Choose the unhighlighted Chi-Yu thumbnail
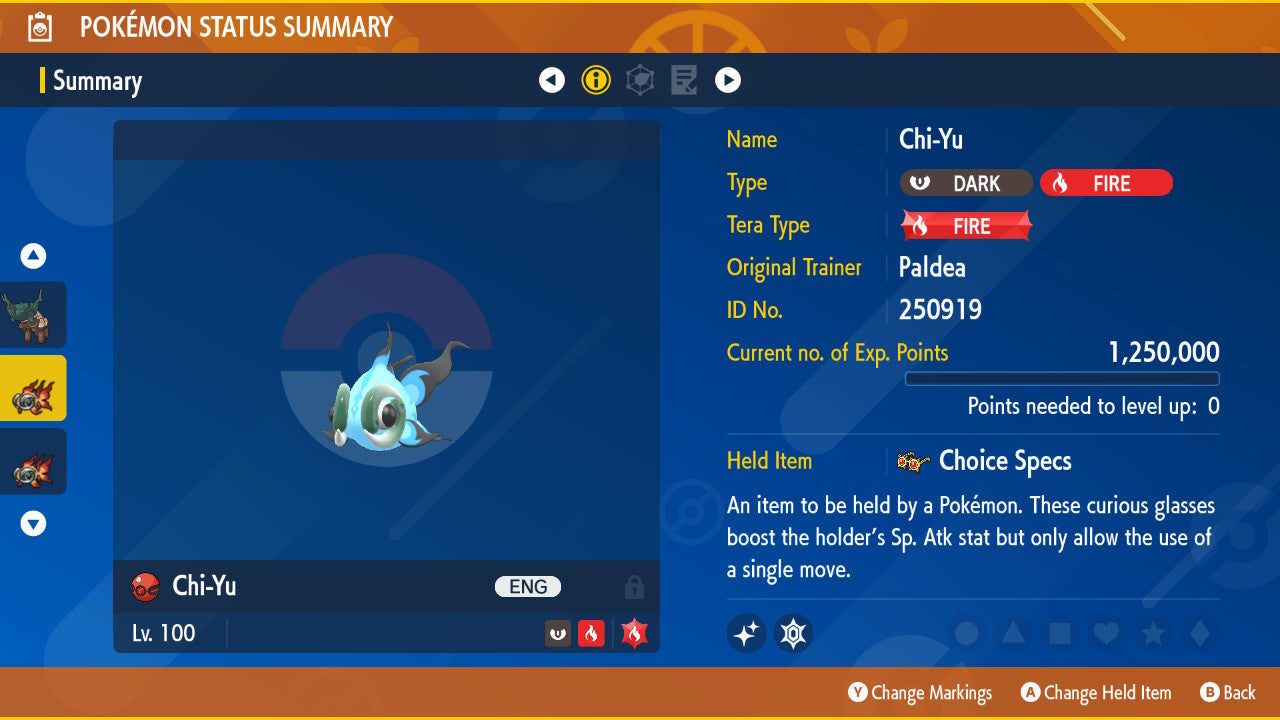 click(33, 461)
